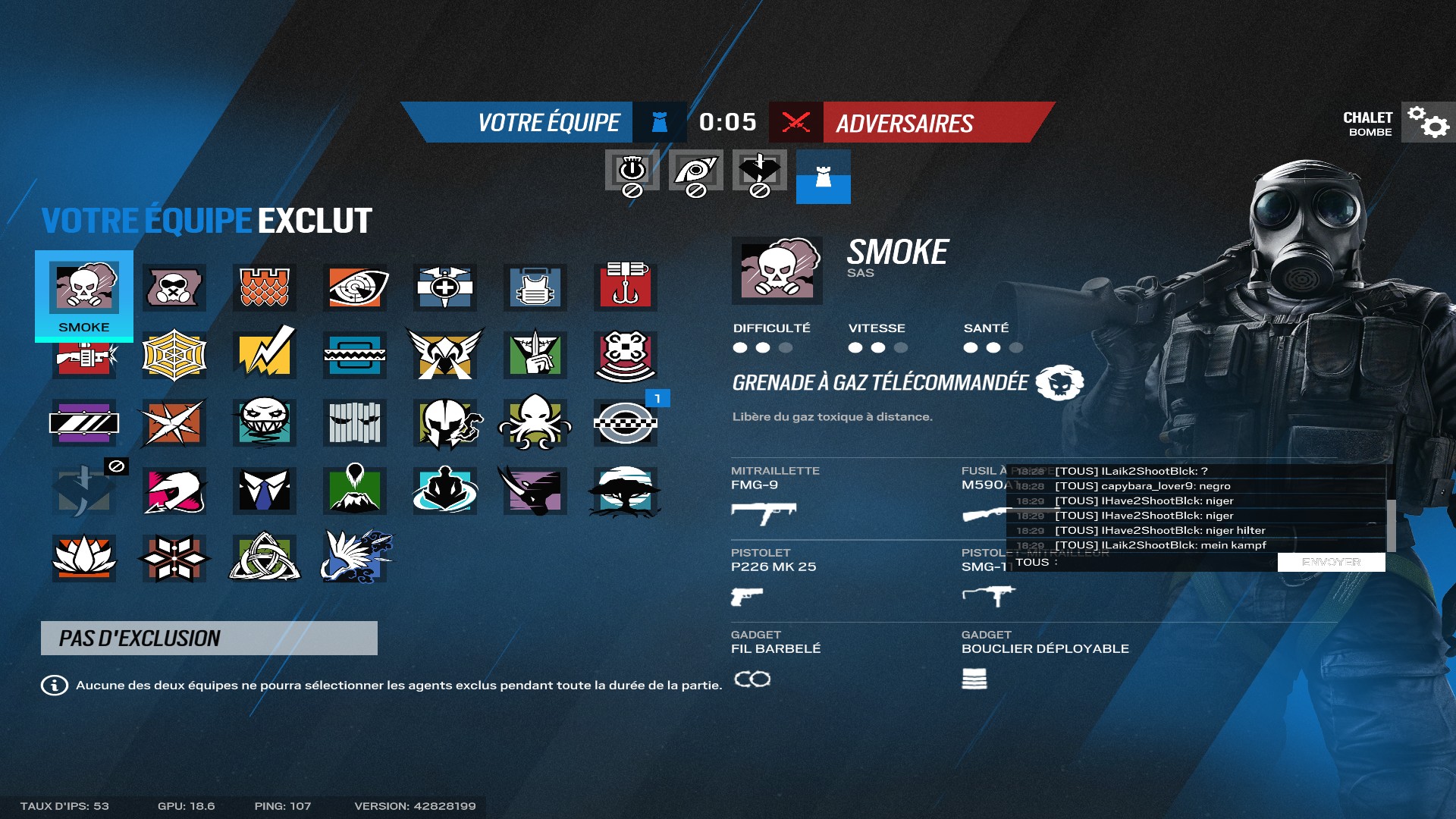The width and height of the screenshot is (1456, 819).
Task: Click the PAS D'EXCLUSION option
Action: tap(209, 638)
